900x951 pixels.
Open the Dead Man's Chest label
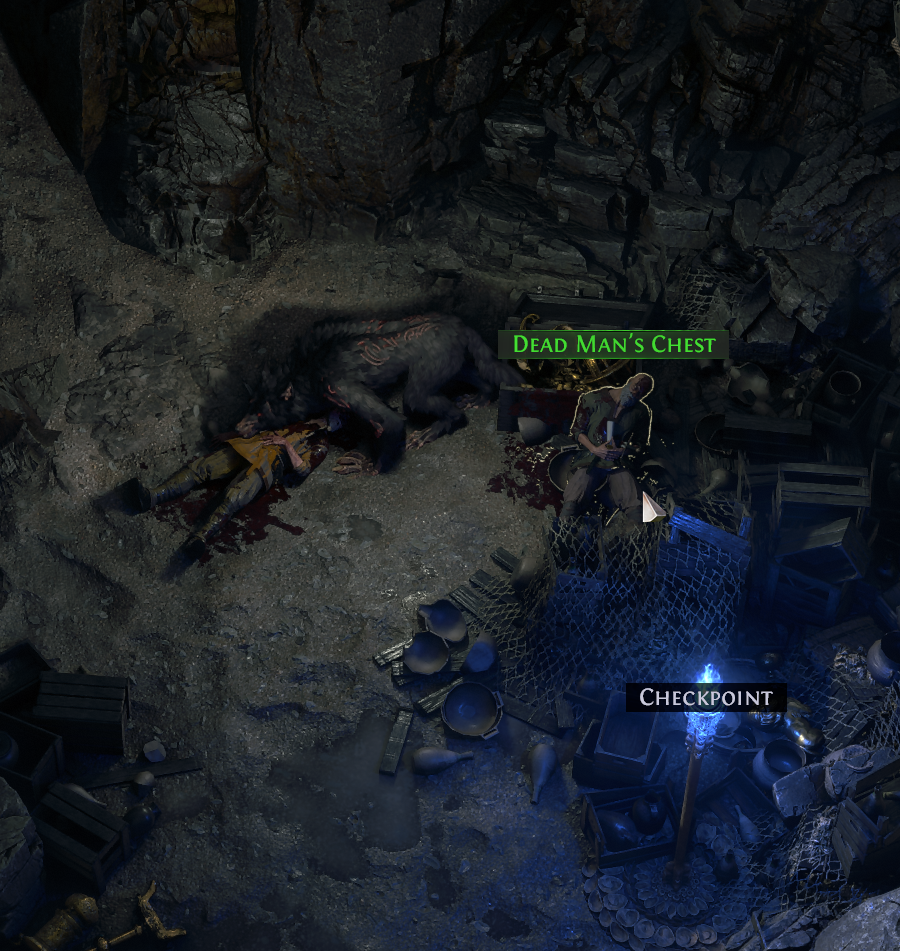coord(613,345)
